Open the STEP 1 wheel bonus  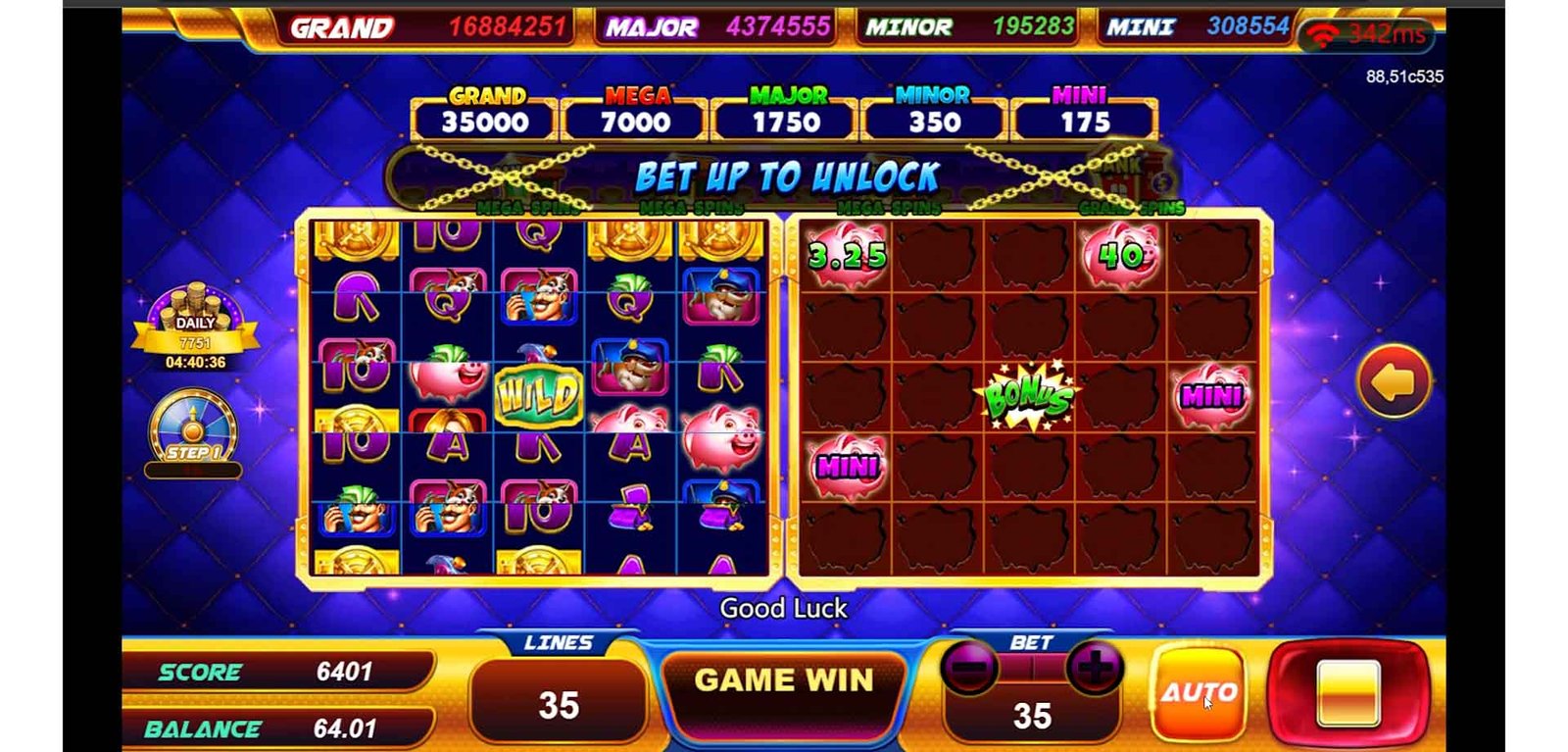pyautogui.click(x=193, y=431)
